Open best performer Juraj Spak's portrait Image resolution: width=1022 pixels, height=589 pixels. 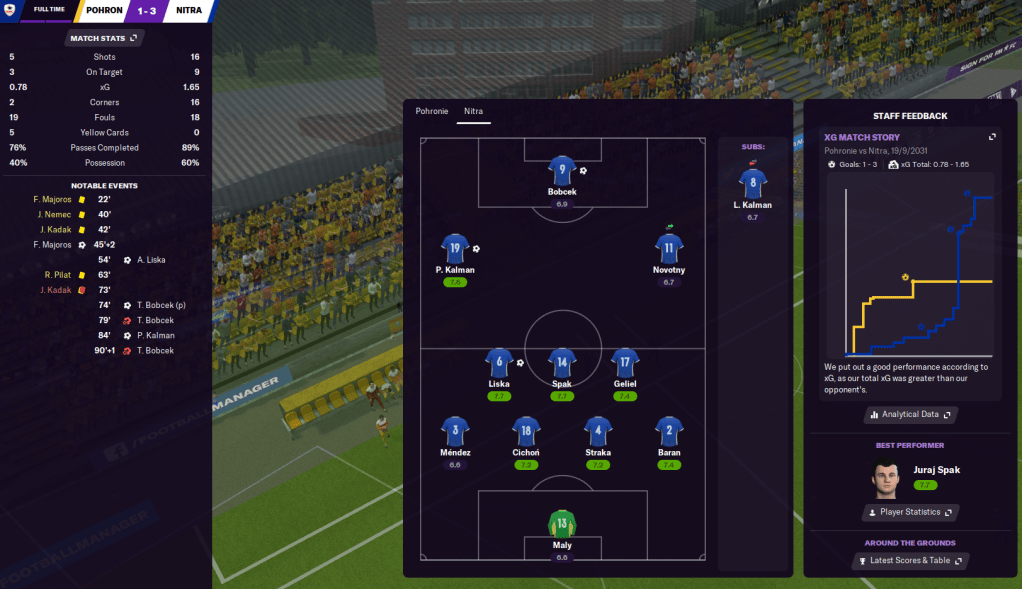[x=884, y=478]
